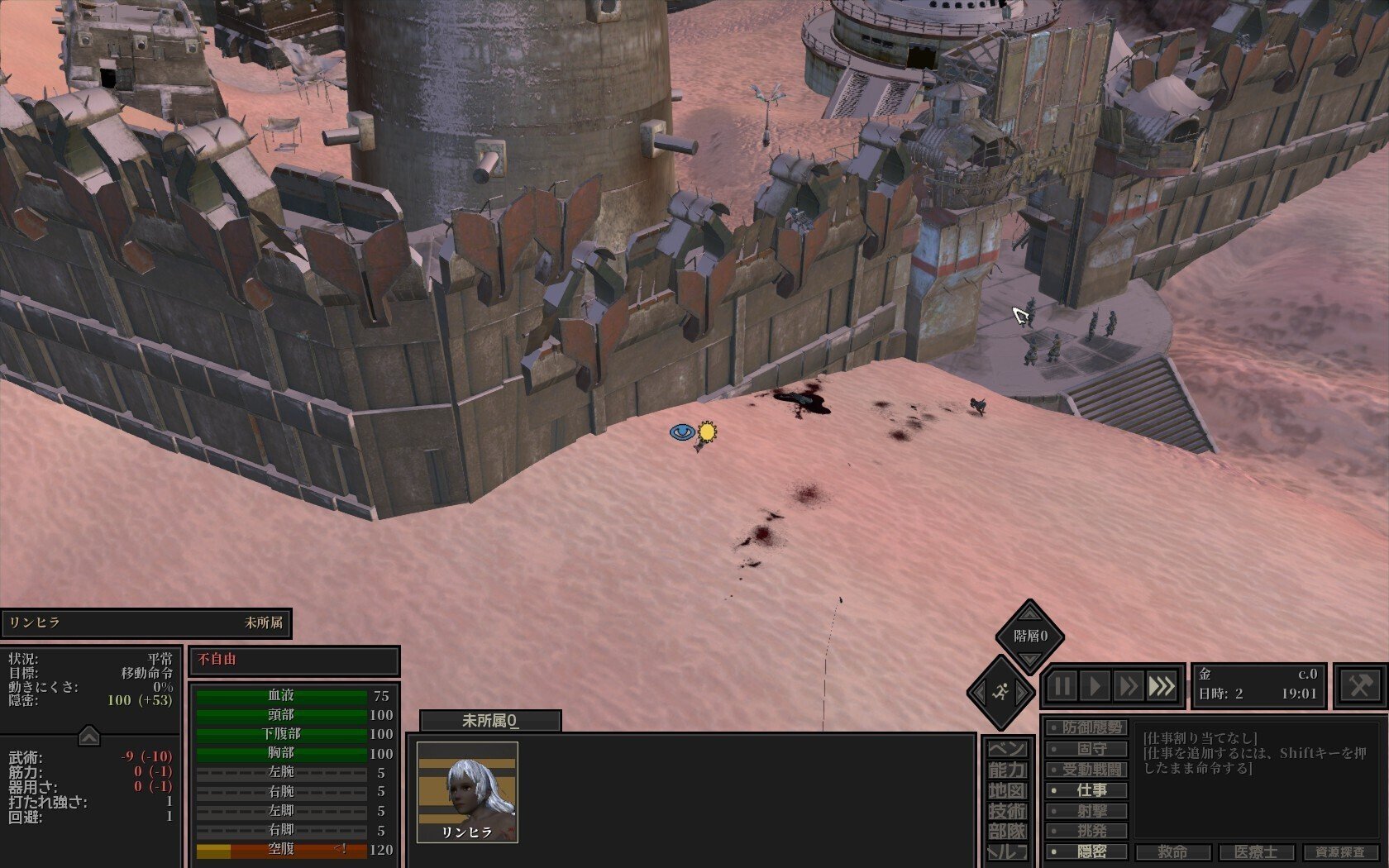The image size is (1389, 868).
Task: Lower the floor level with the down arrow
Action: (x=1029, y=660)
